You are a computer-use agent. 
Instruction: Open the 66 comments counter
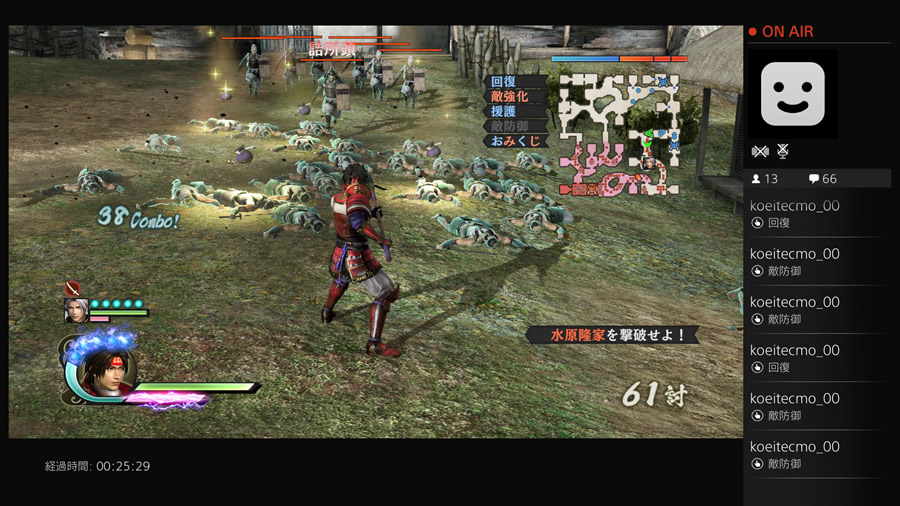822,179
